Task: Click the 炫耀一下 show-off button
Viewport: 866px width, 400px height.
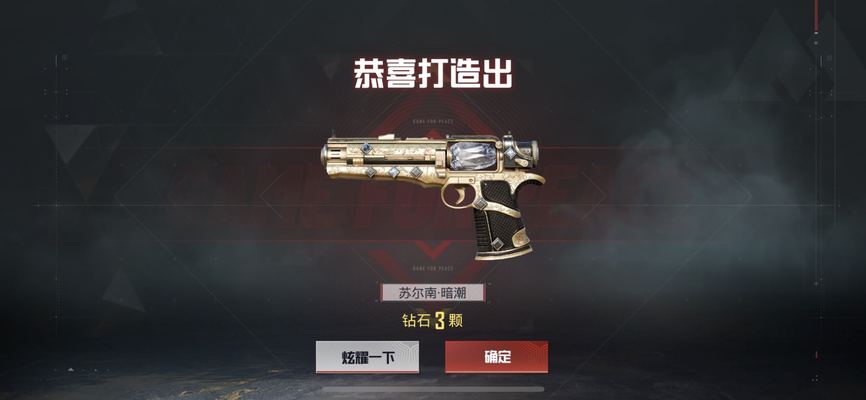Action: (x=367, y=357)
